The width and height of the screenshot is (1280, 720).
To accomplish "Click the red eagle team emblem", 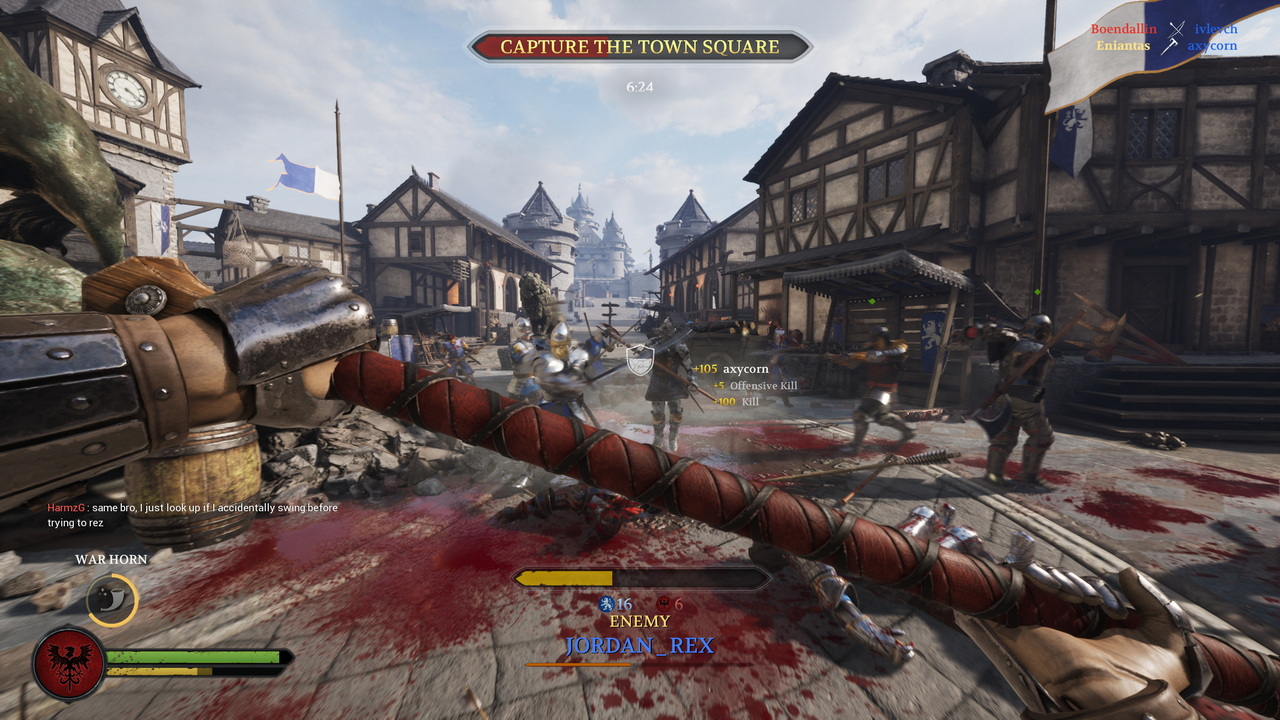I will click(x=69, y=663).
